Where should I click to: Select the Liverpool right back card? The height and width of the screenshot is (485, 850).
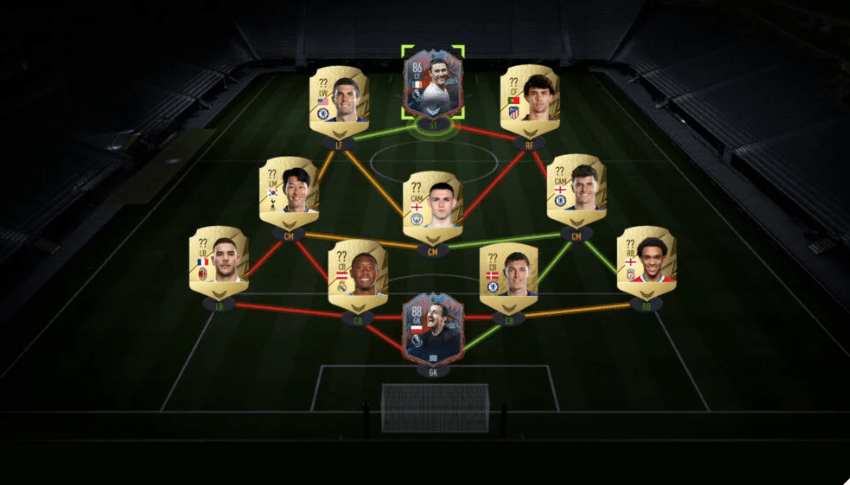[646, 262]
